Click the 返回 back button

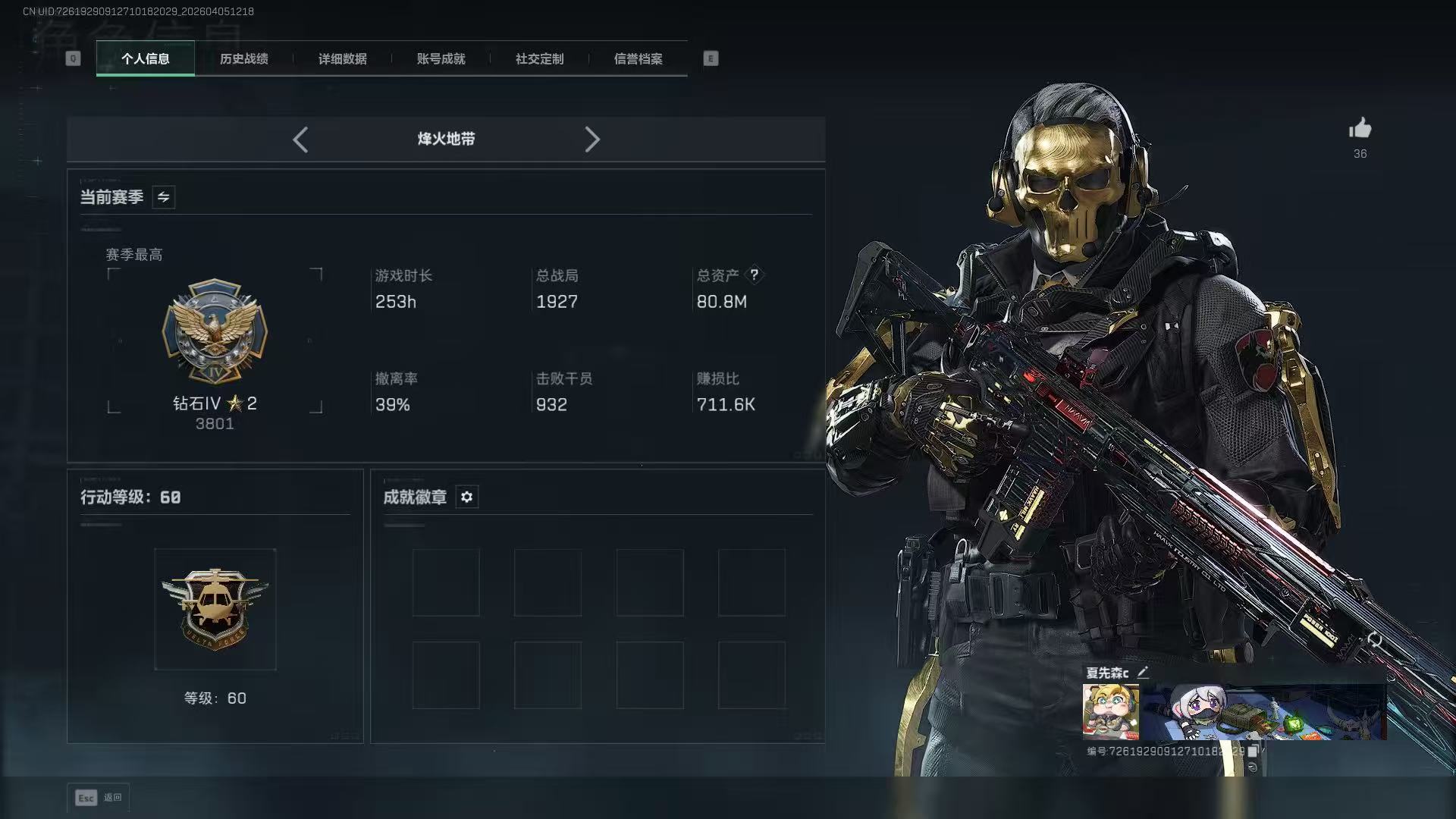tap(99, 797)
